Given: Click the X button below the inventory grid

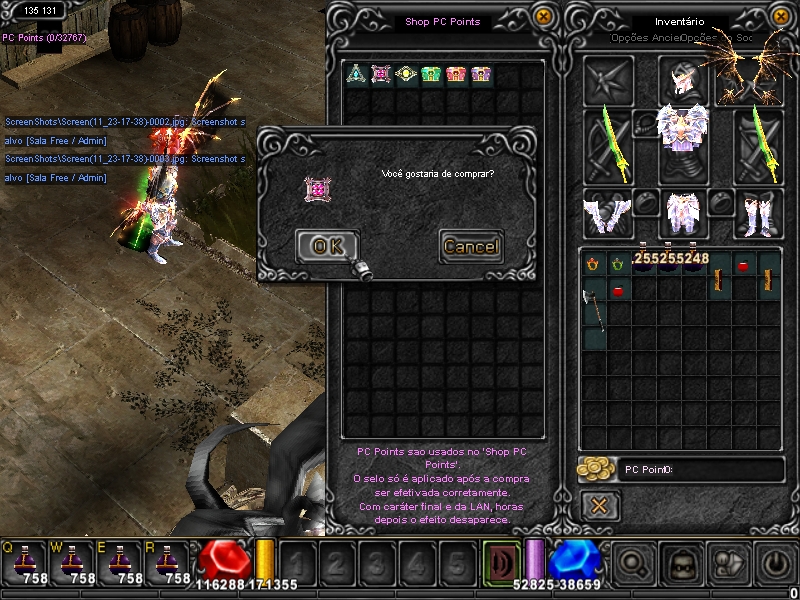Looking at the screenshot, I should coord(599,505).
